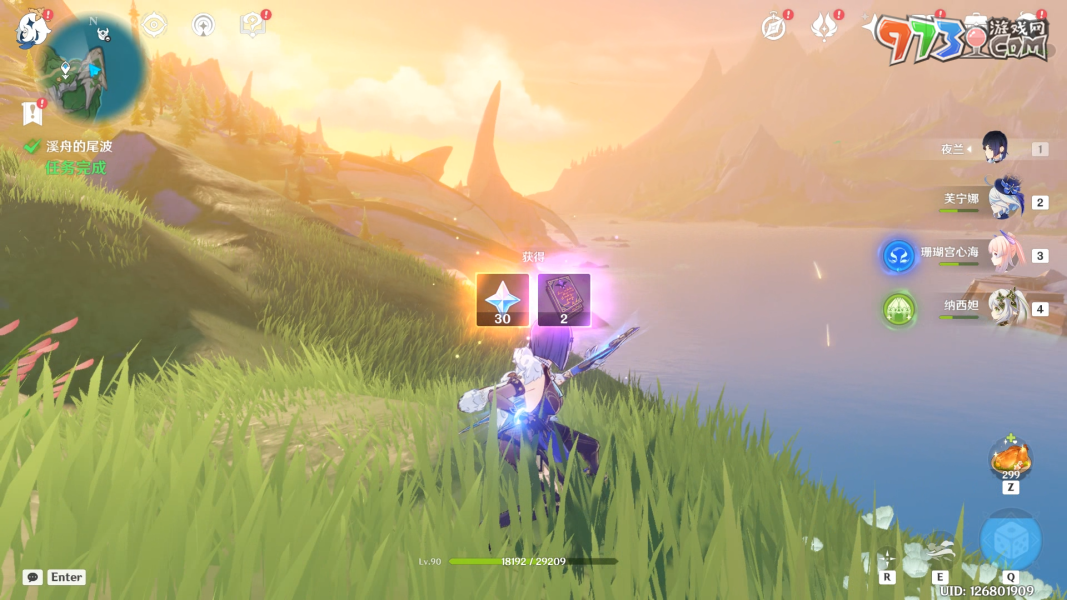Use the roast chicken food item
The height and width of the screenshot is (600, 1067).
[1010, 460]
